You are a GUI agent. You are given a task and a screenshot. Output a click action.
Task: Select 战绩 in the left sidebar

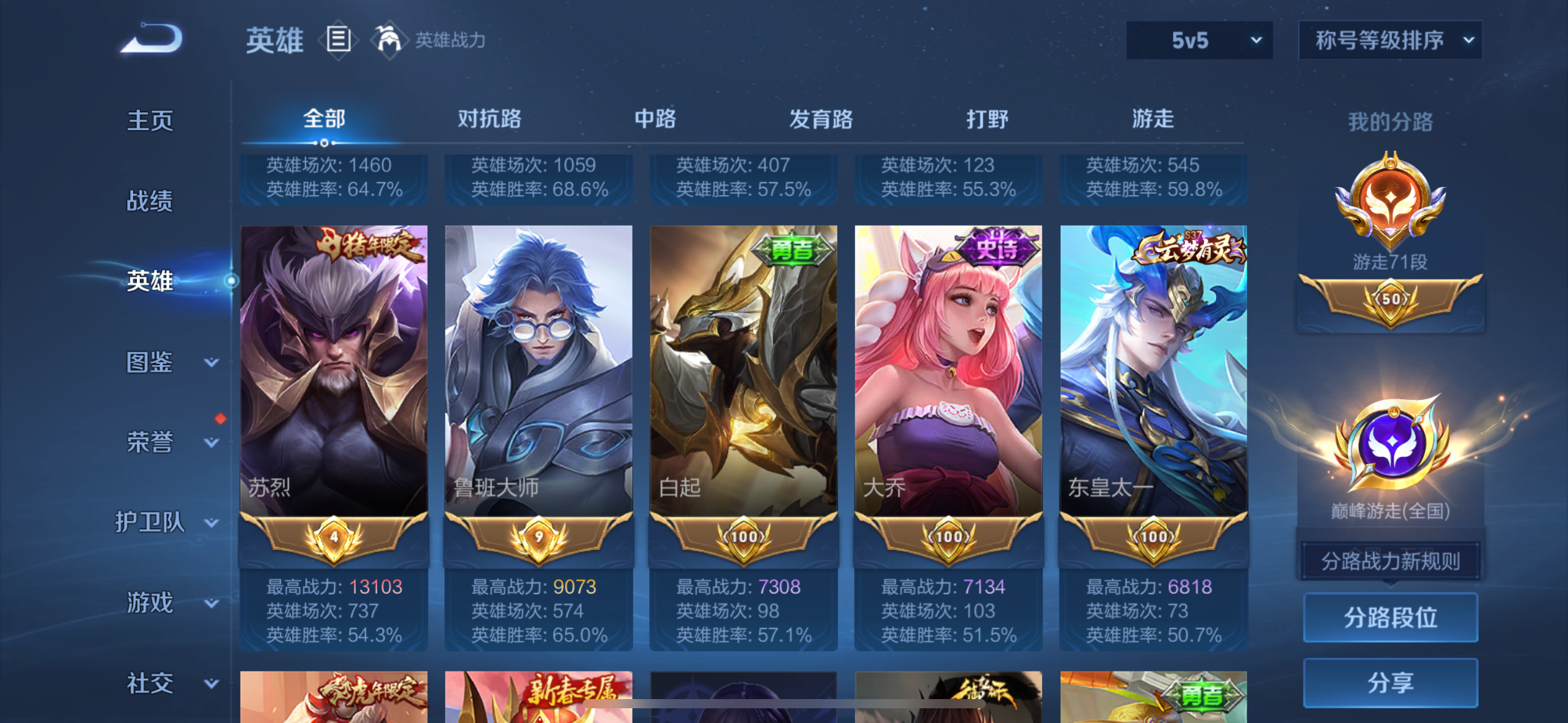click(x=150, y=201)
